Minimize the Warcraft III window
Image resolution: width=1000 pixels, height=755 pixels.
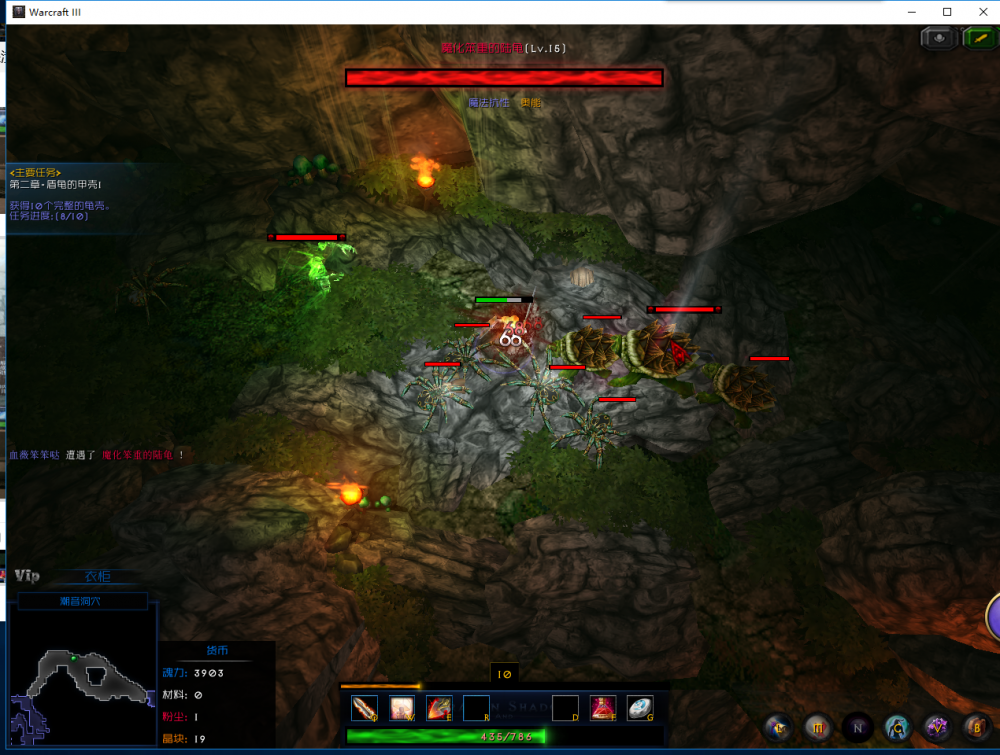click(x=913, y=11)
